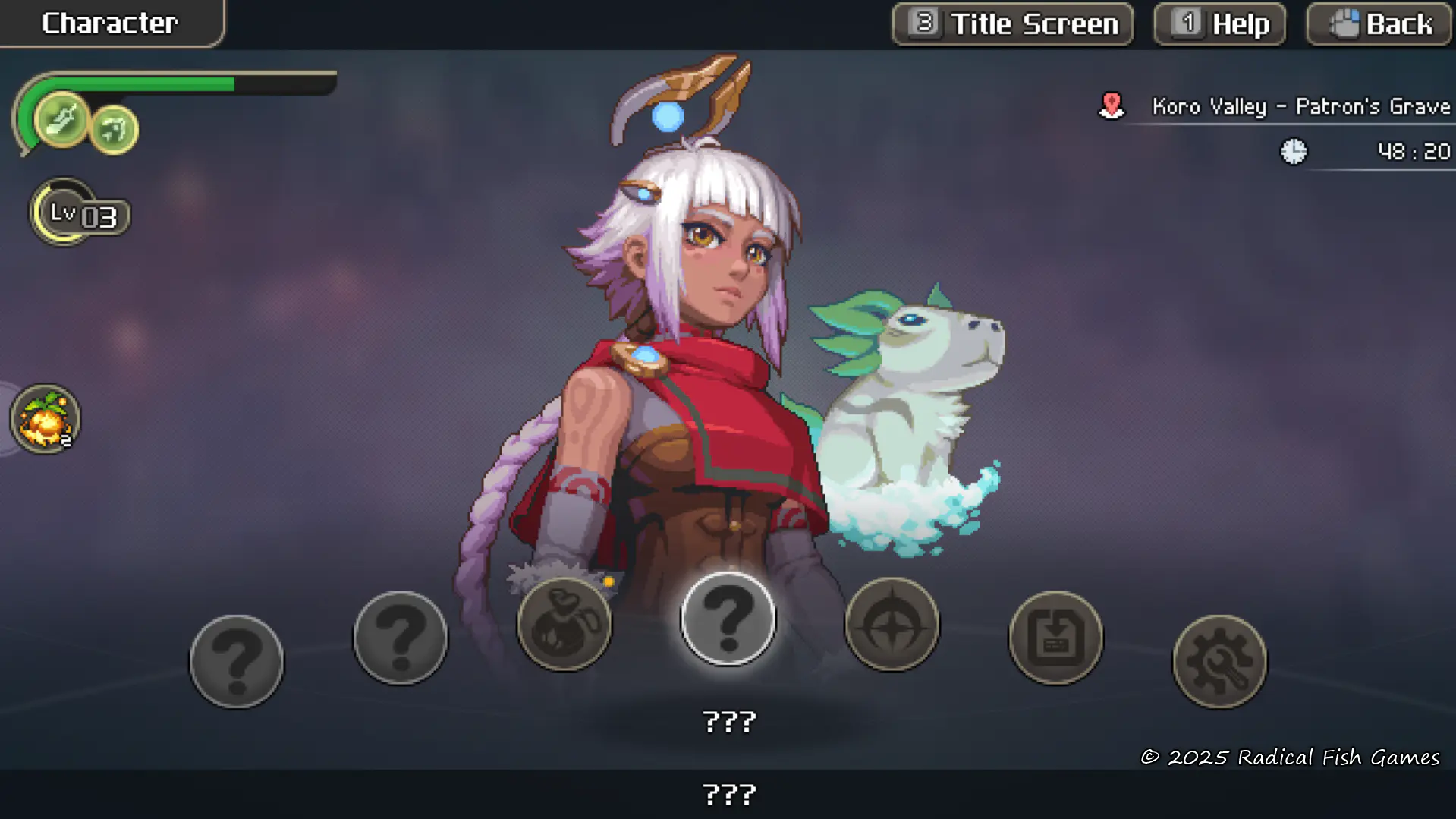Open the item bag menu icon
The image size is (1456, 819).
click(564, 624)
